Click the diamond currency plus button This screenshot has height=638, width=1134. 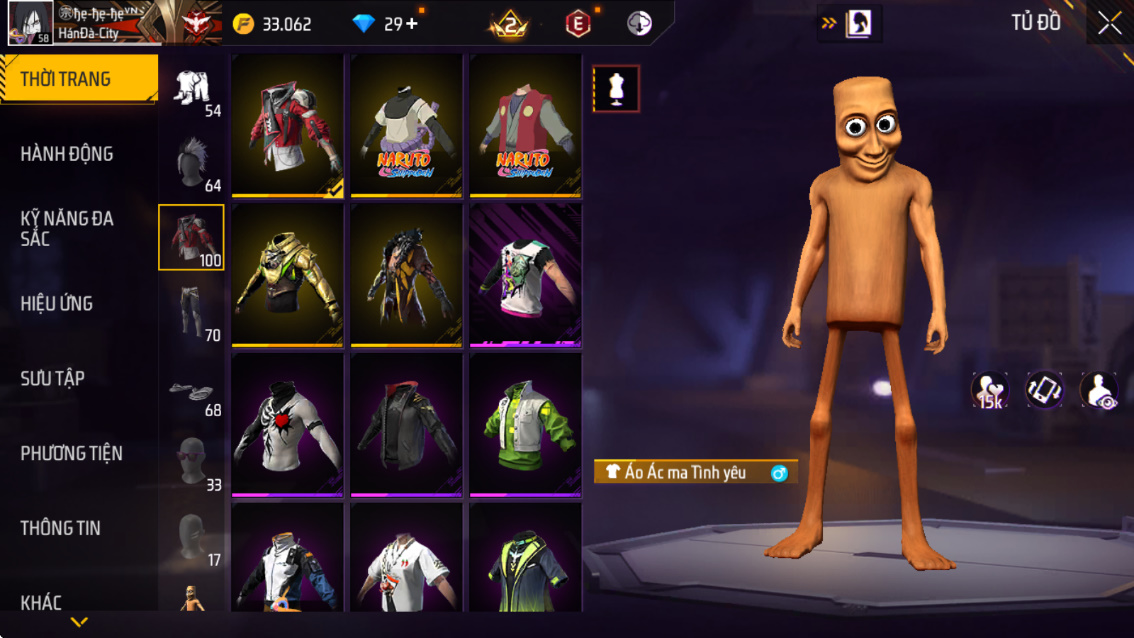click(412, 23)
